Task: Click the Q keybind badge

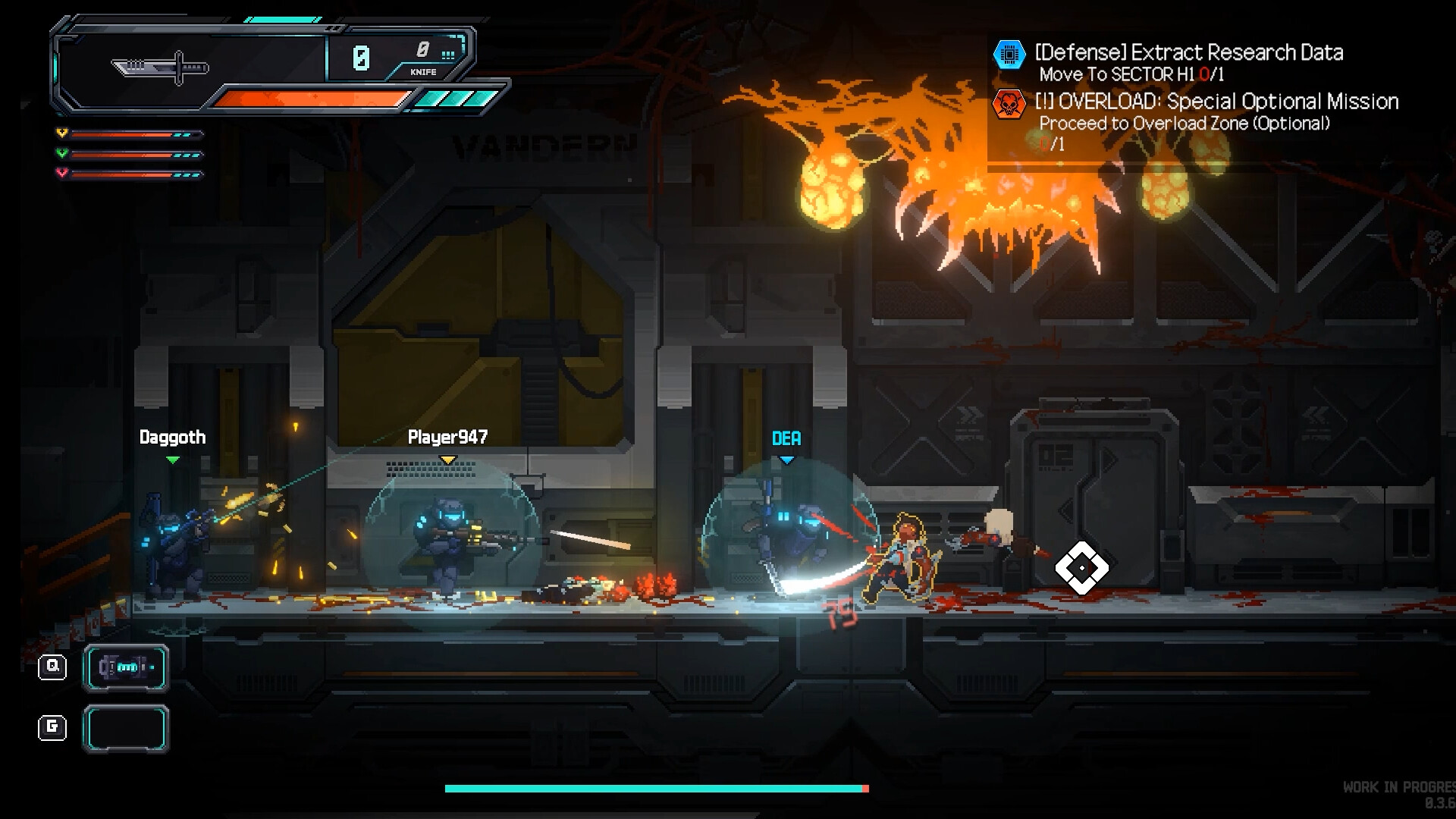Action: click(x=52, y=667)
